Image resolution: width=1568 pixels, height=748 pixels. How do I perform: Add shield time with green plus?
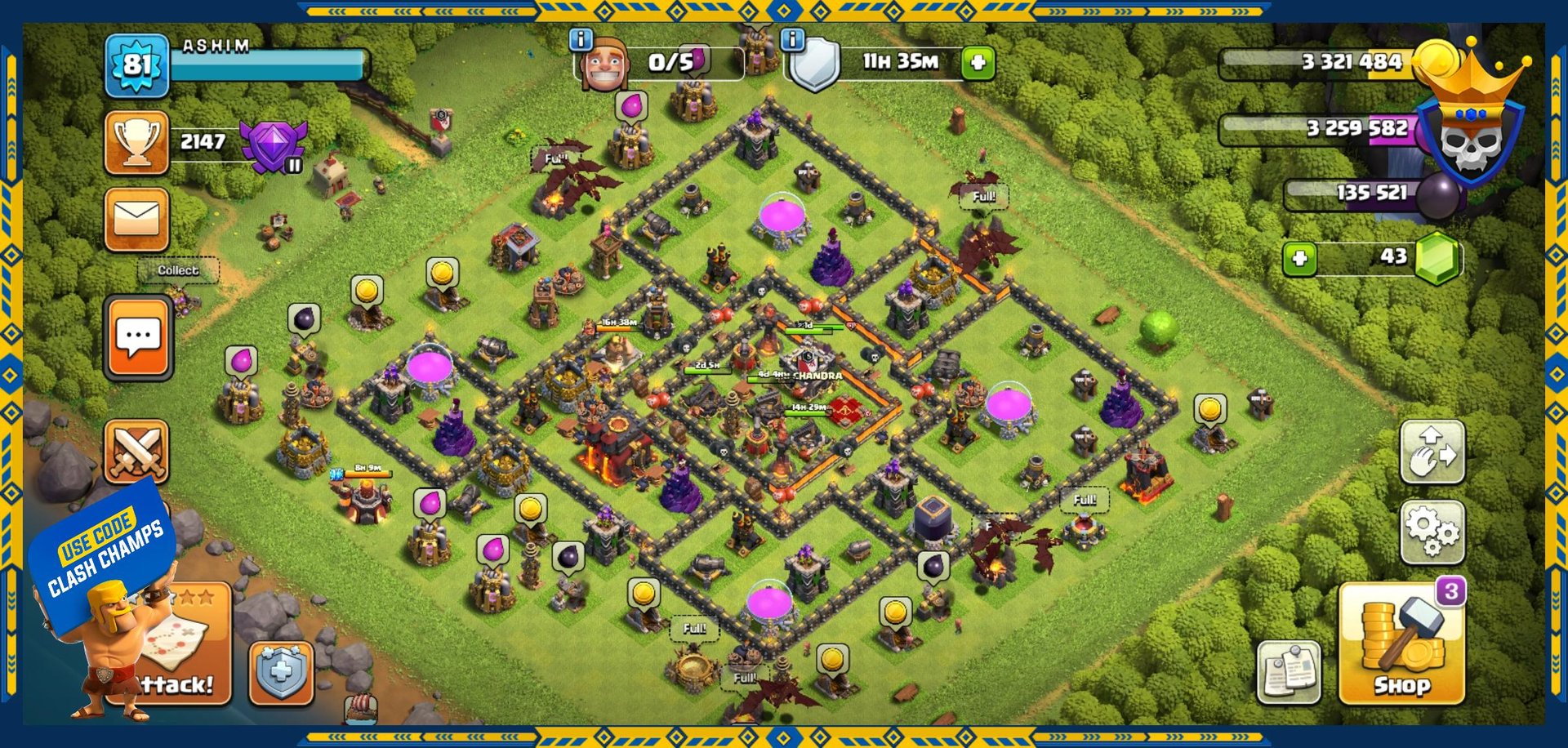click(x=978, y=62)
